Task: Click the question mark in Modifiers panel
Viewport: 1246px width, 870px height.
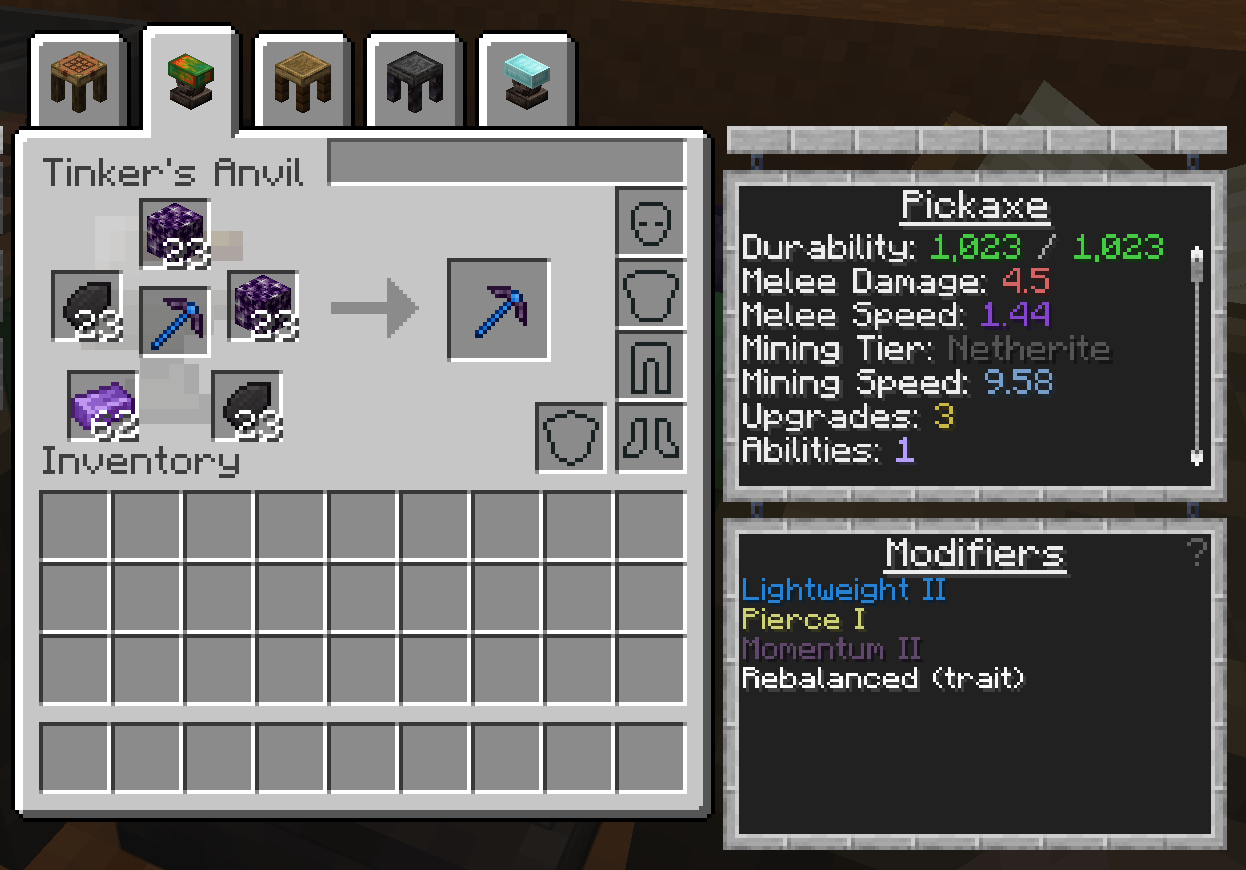Action: pyautogui.click(x=1196, y=551)
